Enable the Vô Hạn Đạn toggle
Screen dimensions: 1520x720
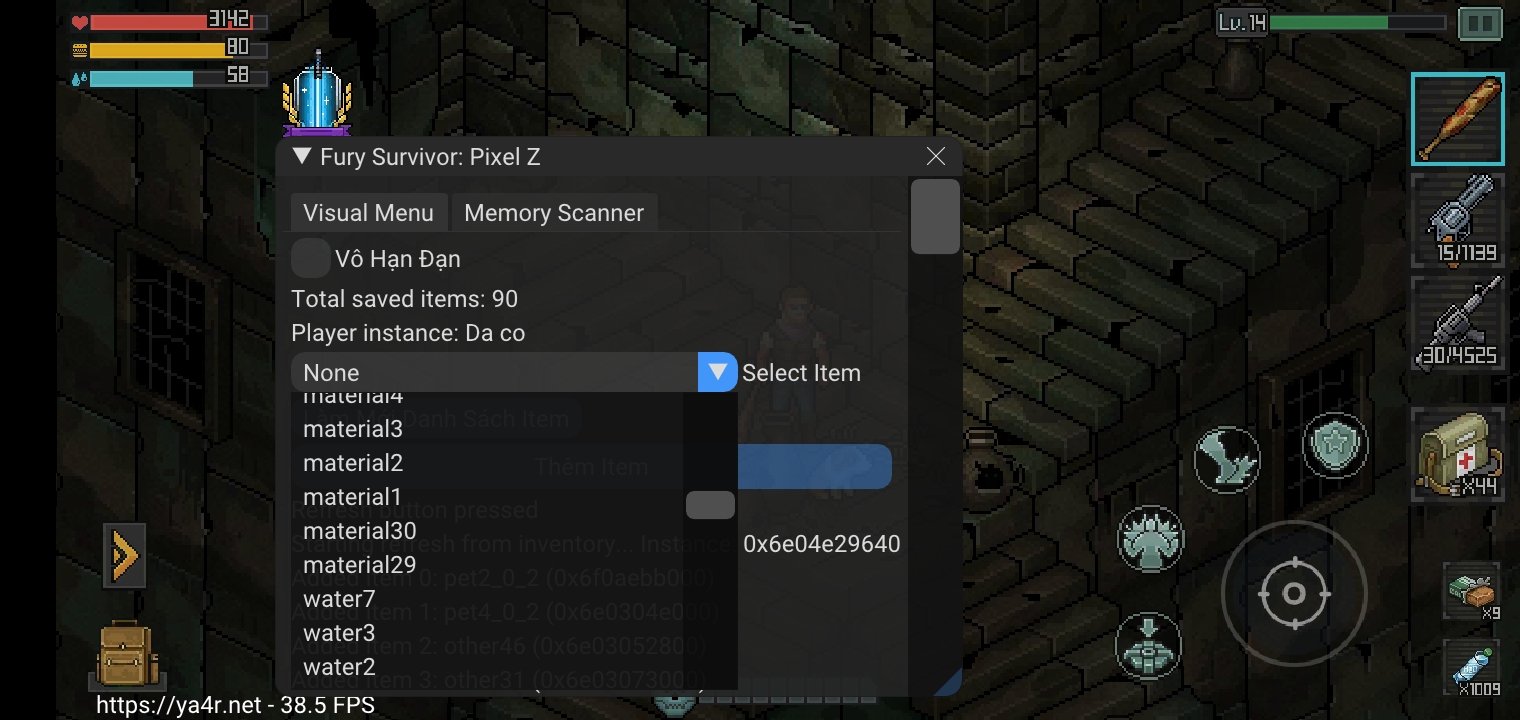(310, 258)
